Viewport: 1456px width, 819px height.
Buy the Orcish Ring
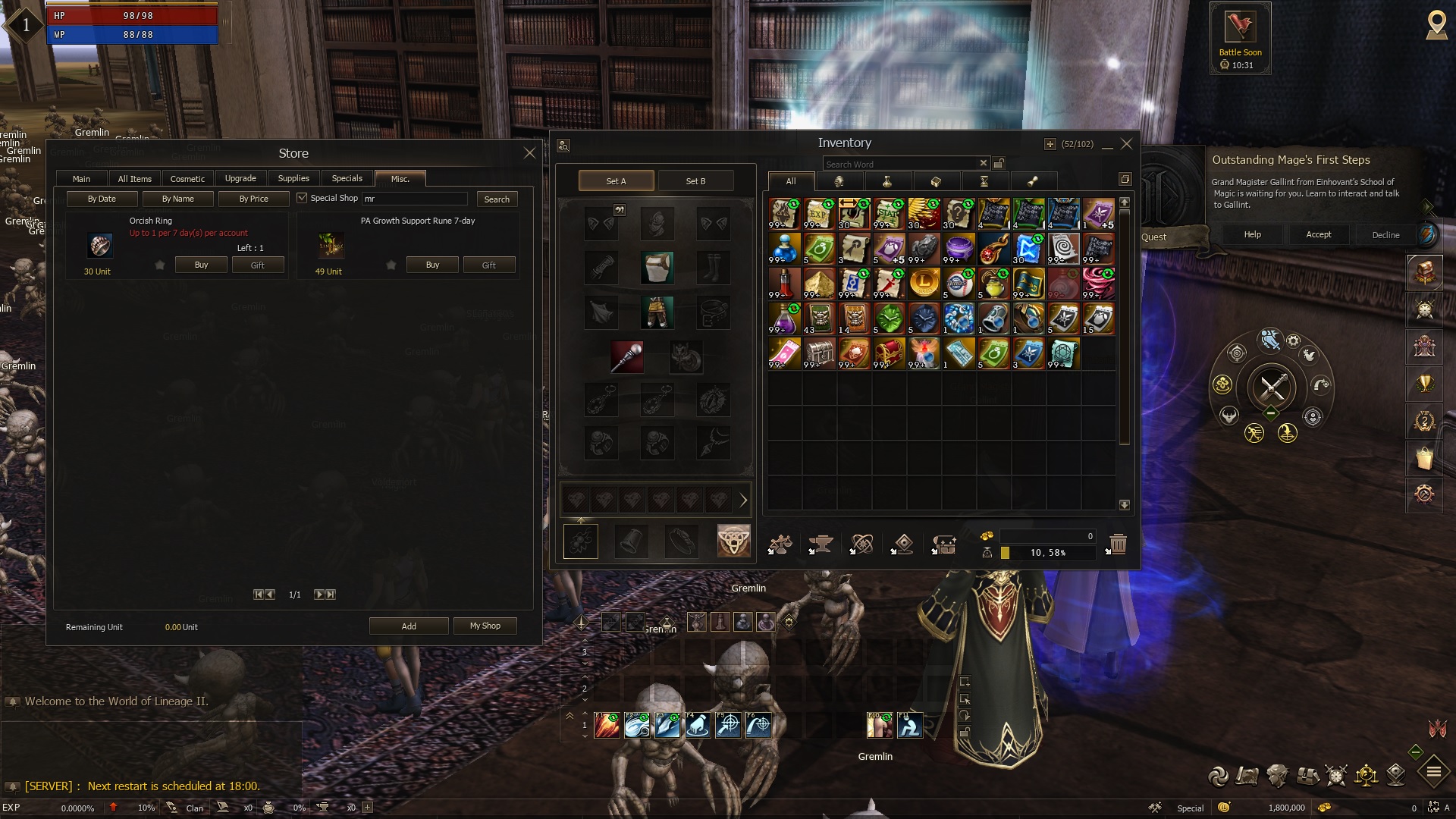(x=201, y=265)
